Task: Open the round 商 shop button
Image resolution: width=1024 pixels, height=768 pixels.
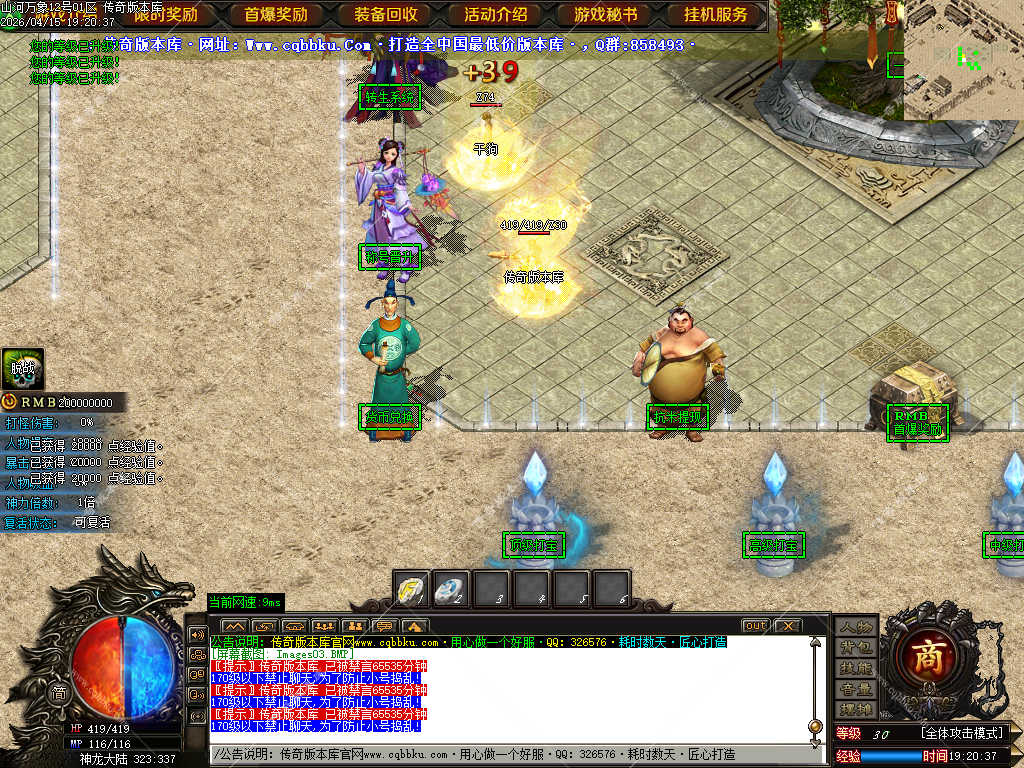Action: (x=926, y=656)
